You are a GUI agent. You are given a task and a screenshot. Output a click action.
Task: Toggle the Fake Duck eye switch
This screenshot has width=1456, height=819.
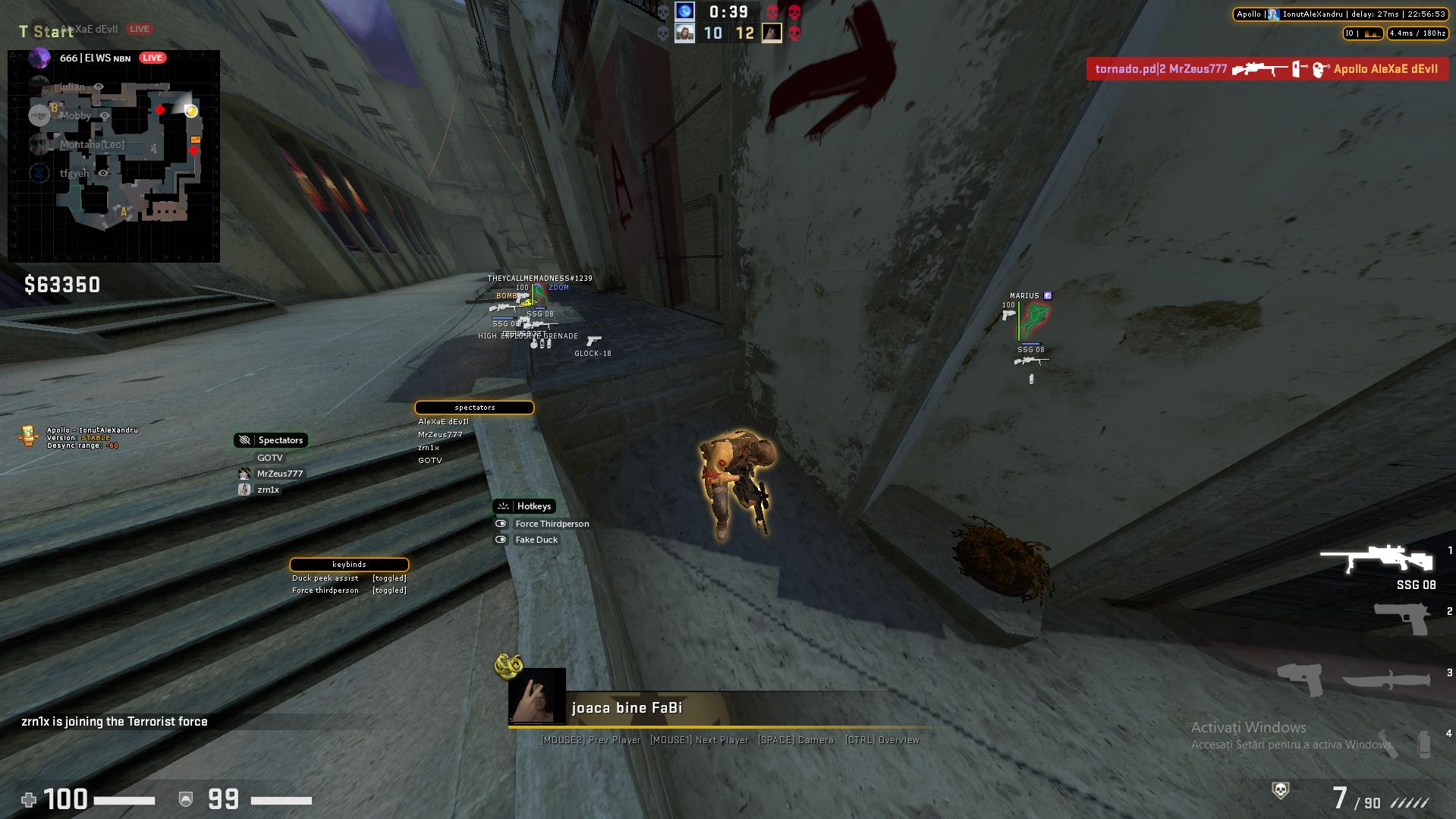[x=500, y=540]
